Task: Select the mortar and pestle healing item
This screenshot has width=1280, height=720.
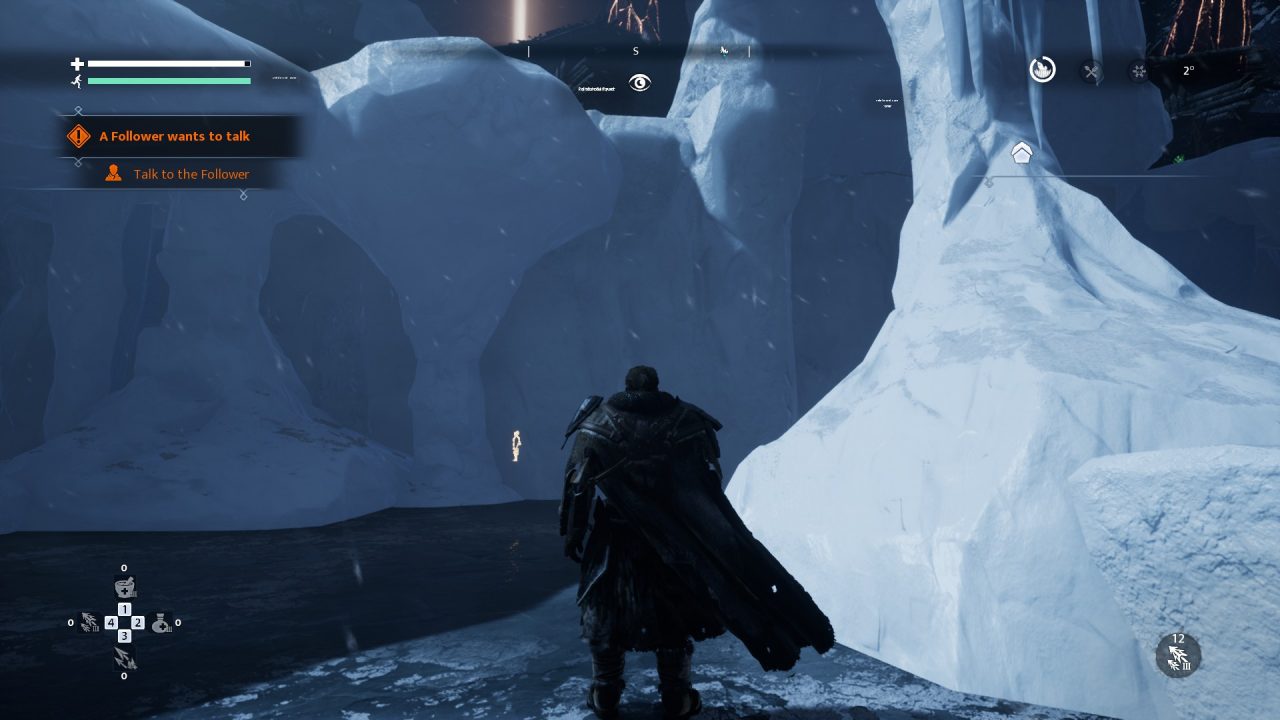Action: click(124, 587)
